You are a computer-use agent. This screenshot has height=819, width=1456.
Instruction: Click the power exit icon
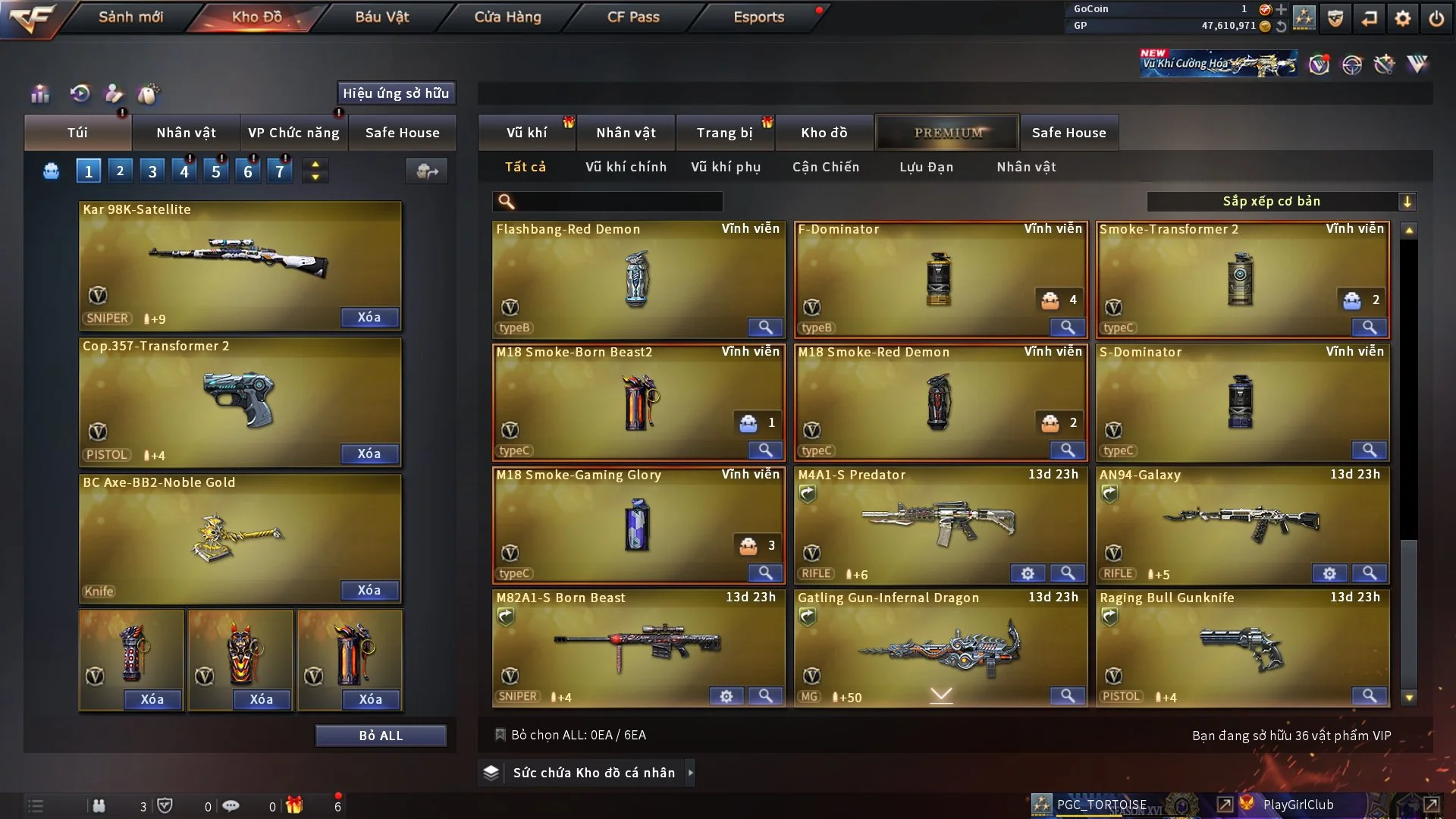[1436, 18]
